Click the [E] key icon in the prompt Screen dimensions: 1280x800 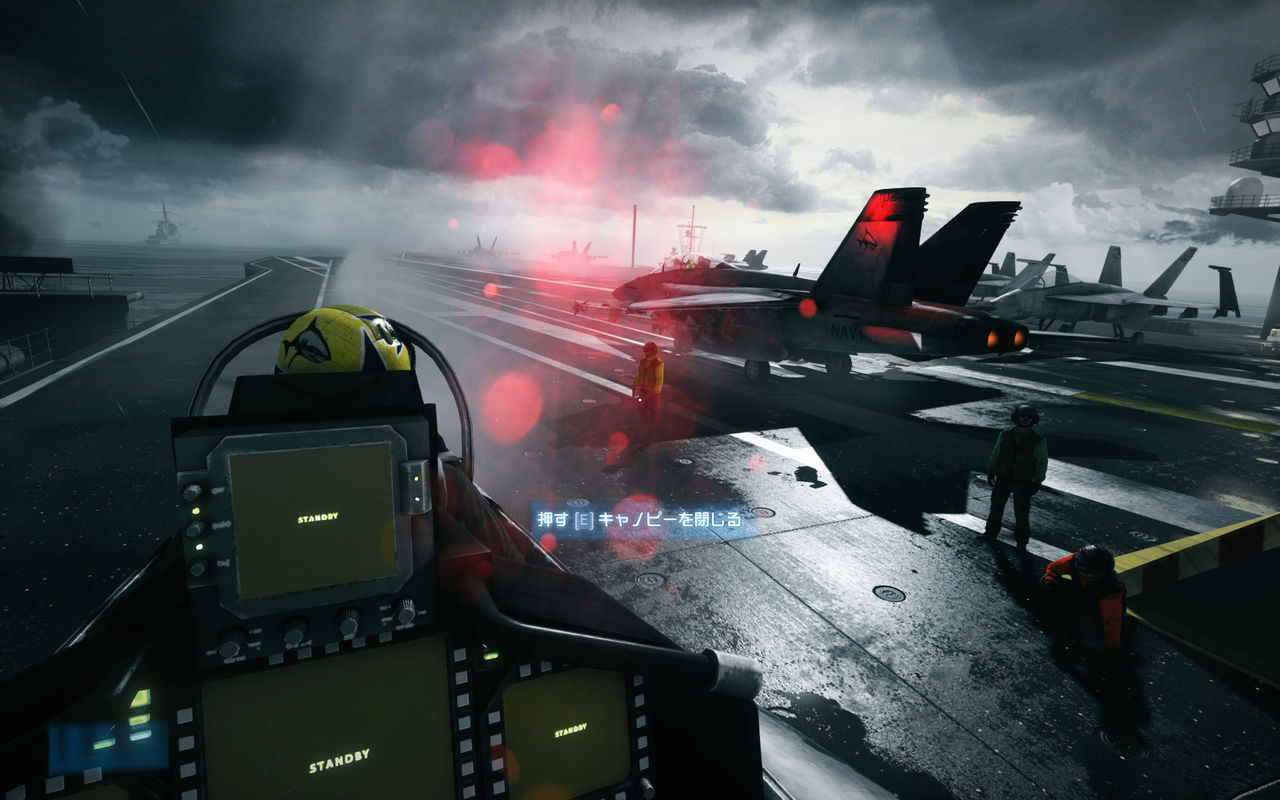click(x=583, y=518)
